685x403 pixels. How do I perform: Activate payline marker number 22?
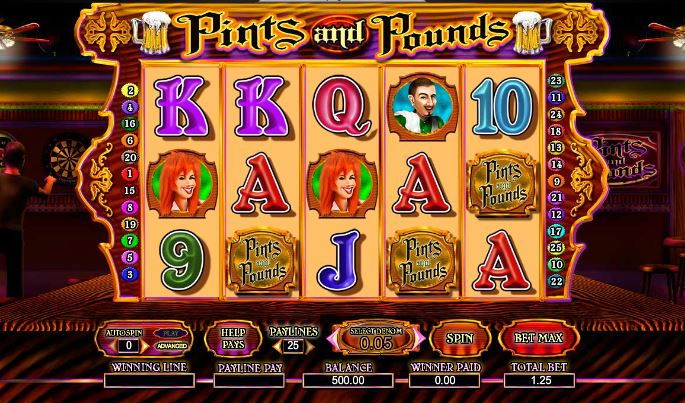557,279
